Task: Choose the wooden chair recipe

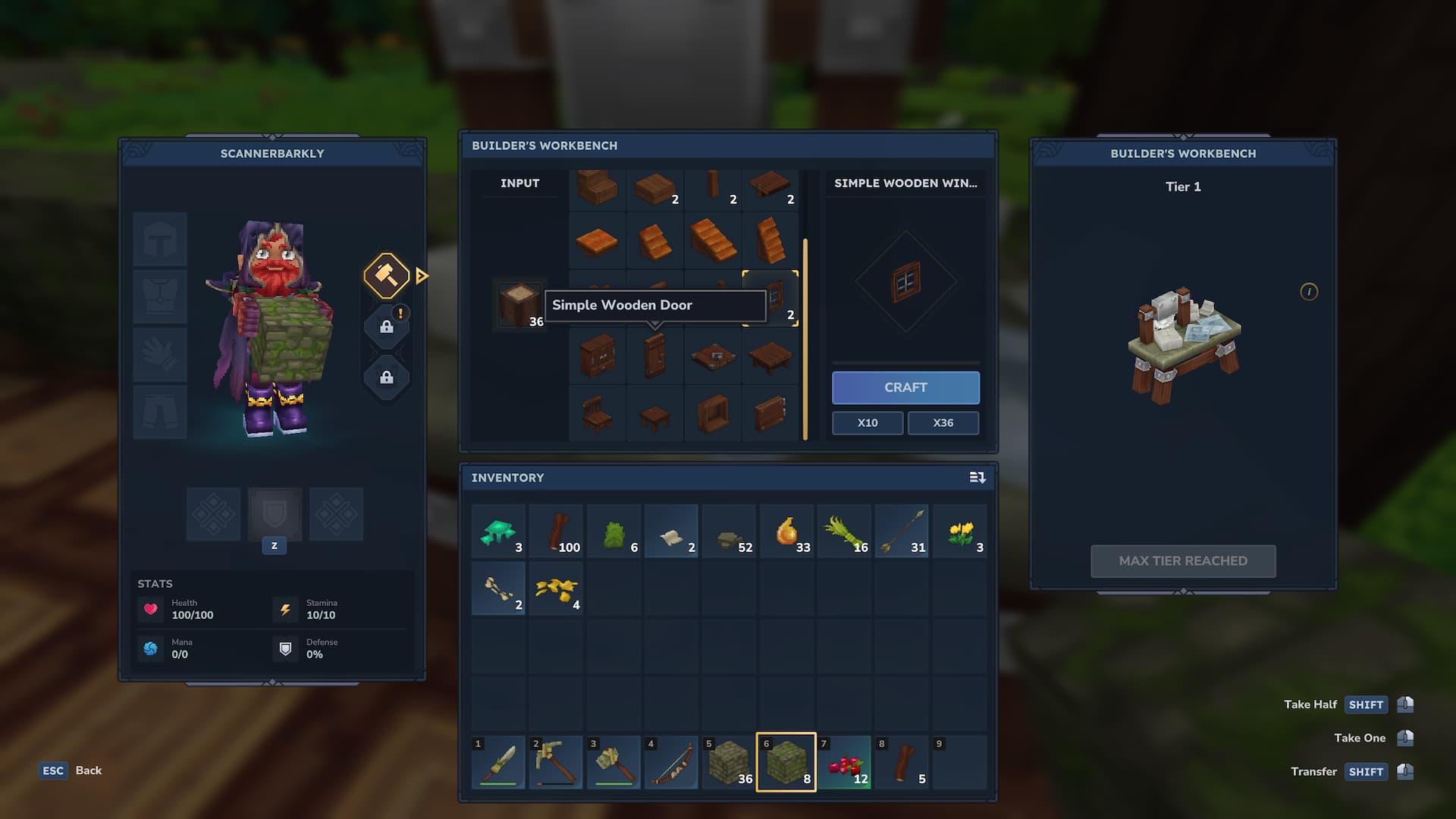Action: pyautogui.click(x=598, y=413)
